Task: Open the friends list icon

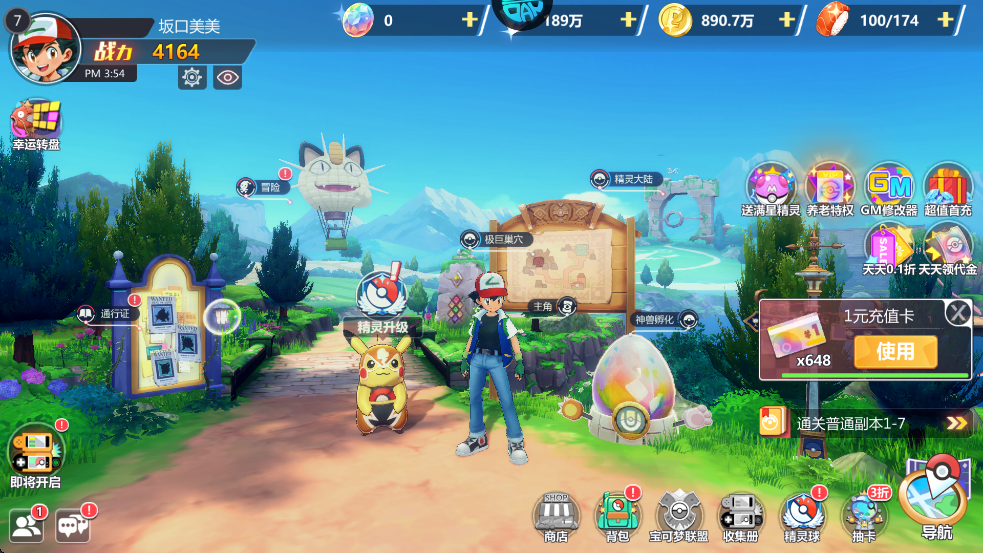Action: [x=27, y=526]
